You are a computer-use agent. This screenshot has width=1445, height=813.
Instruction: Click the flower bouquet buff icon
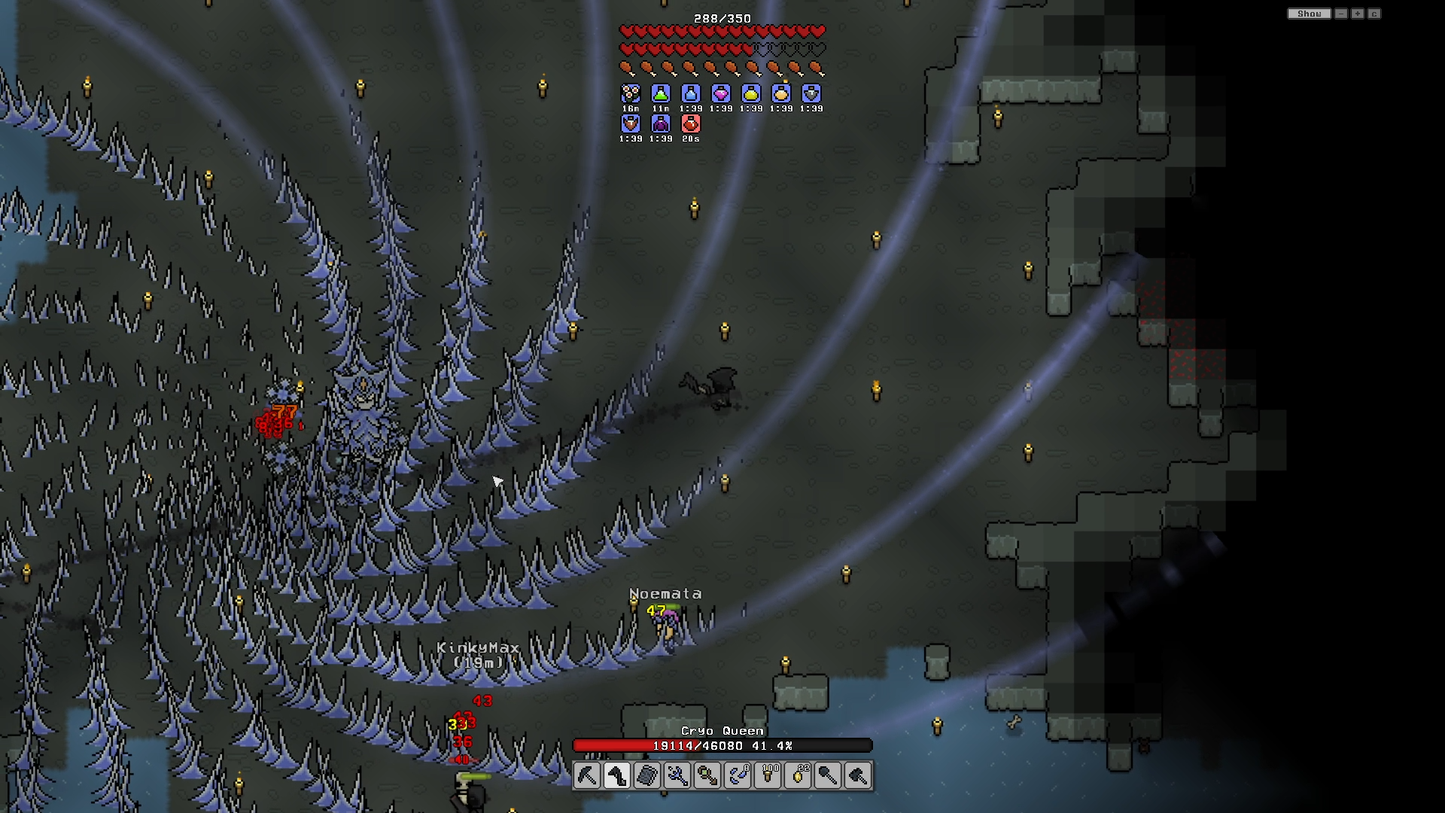point(630,94)
